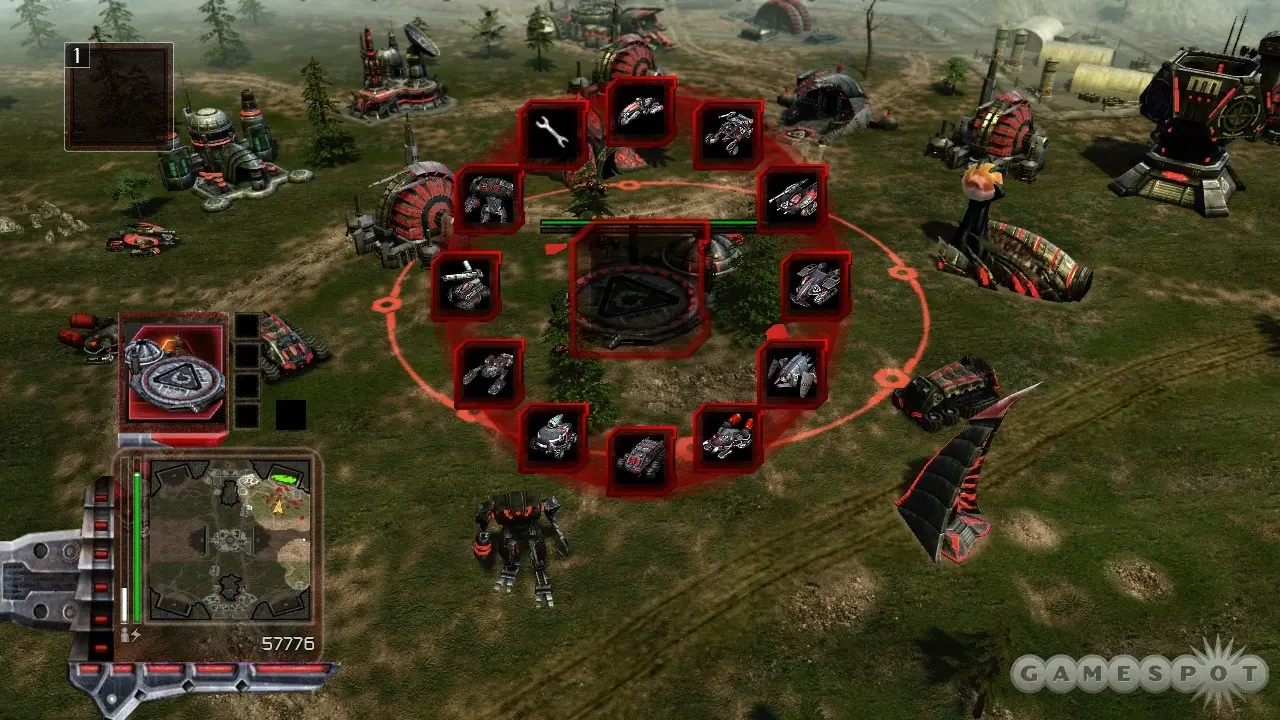This screenshot has height=720, width=1280.
Task: Choose the Avatar mech unit
Action: coord(489,199)
